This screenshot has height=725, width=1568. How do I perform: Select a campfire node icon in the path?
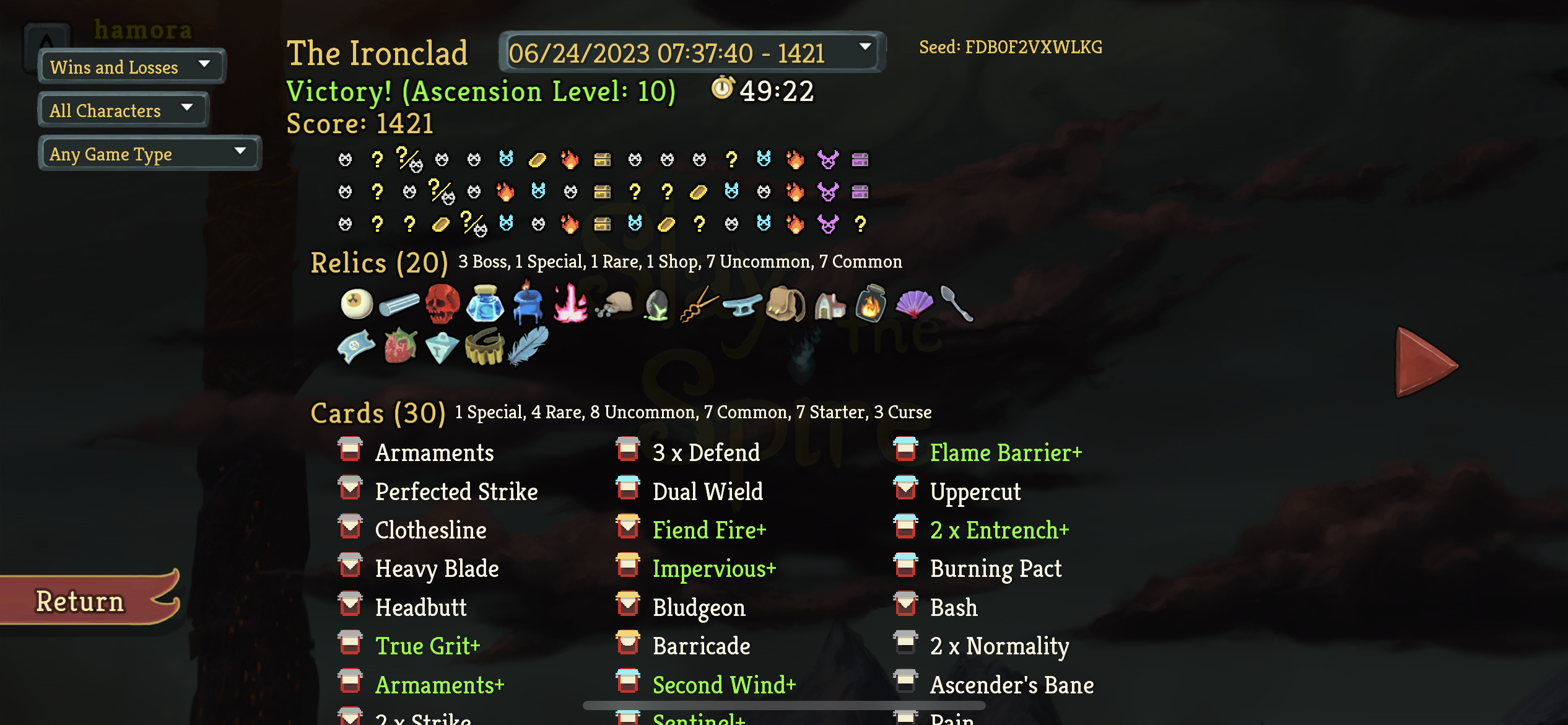click(570, 160)
